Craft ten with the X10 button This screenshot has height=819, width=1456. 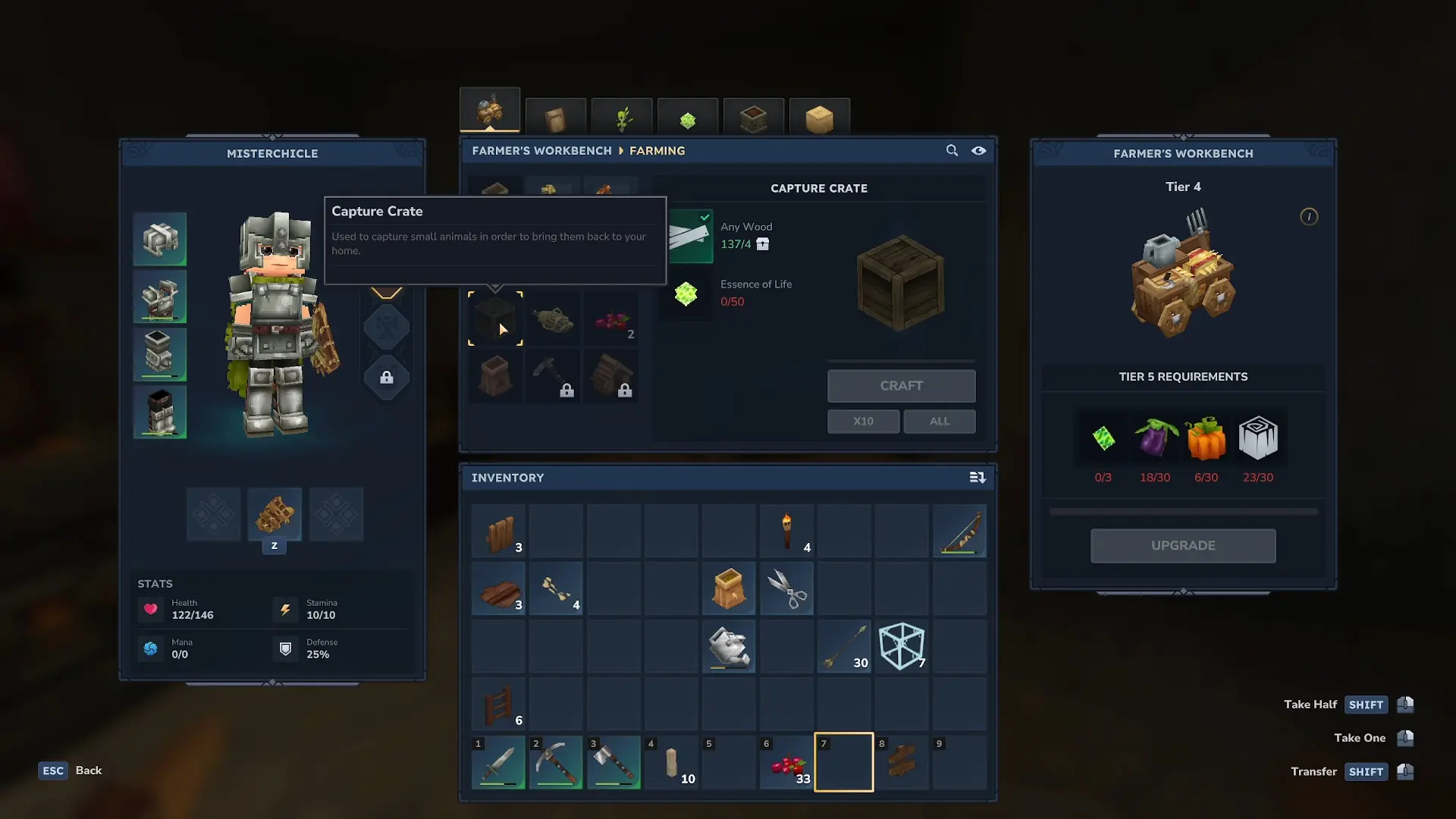(863, 421)
